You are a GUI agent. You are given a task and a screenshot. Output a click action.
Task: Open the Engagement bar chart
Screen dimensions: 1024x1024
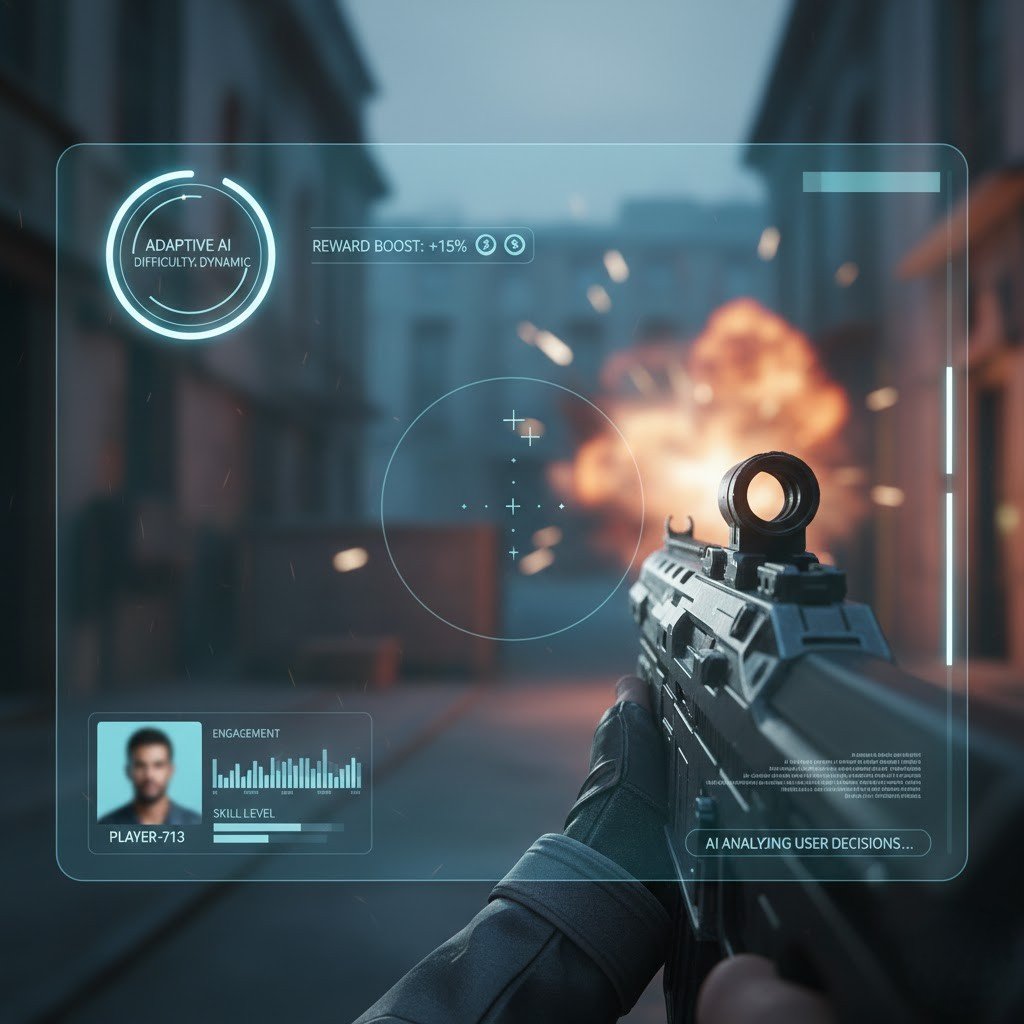[x=286, y=772]
